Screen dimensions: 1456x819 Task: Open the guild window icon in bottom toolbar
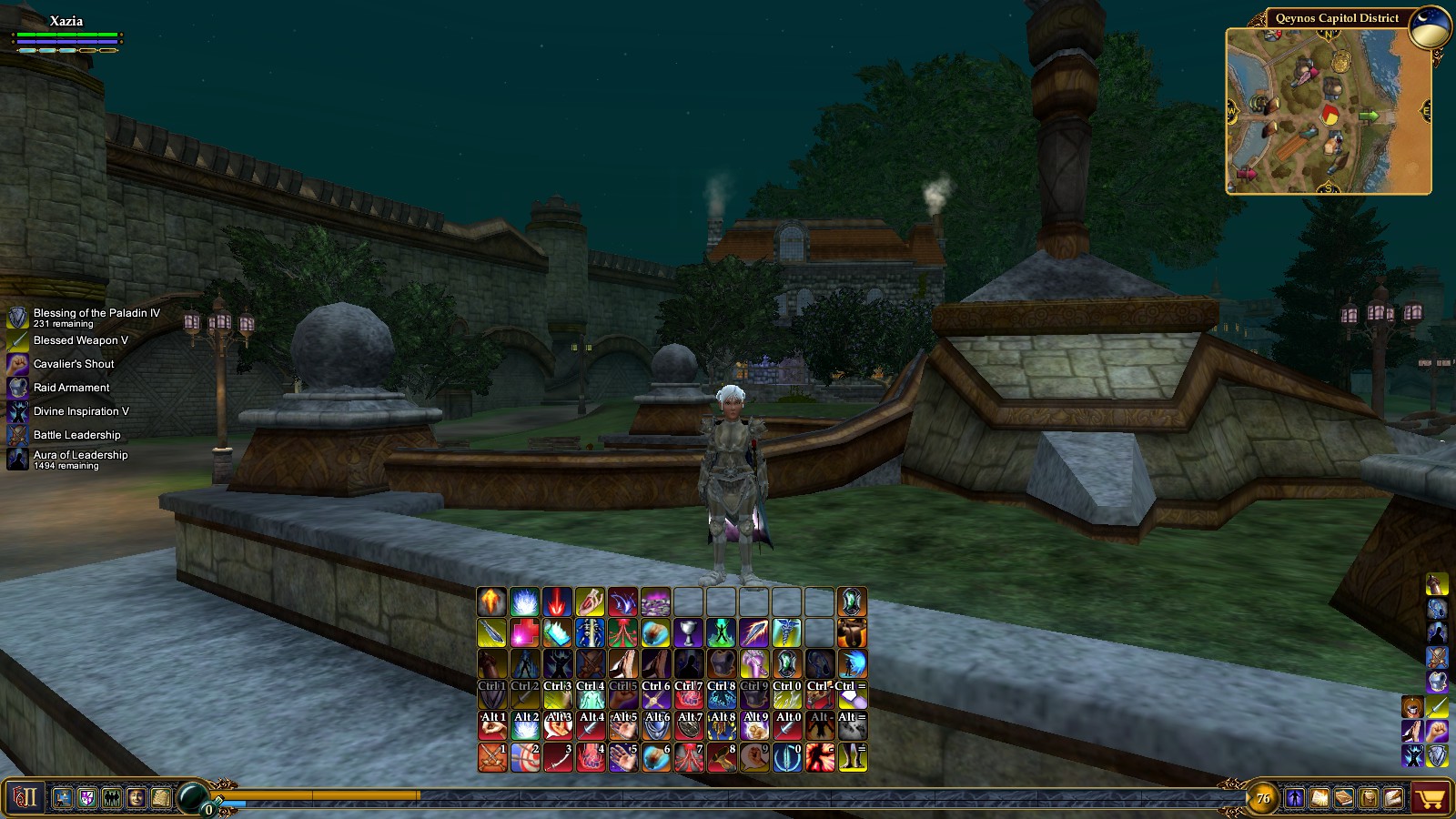86,798
